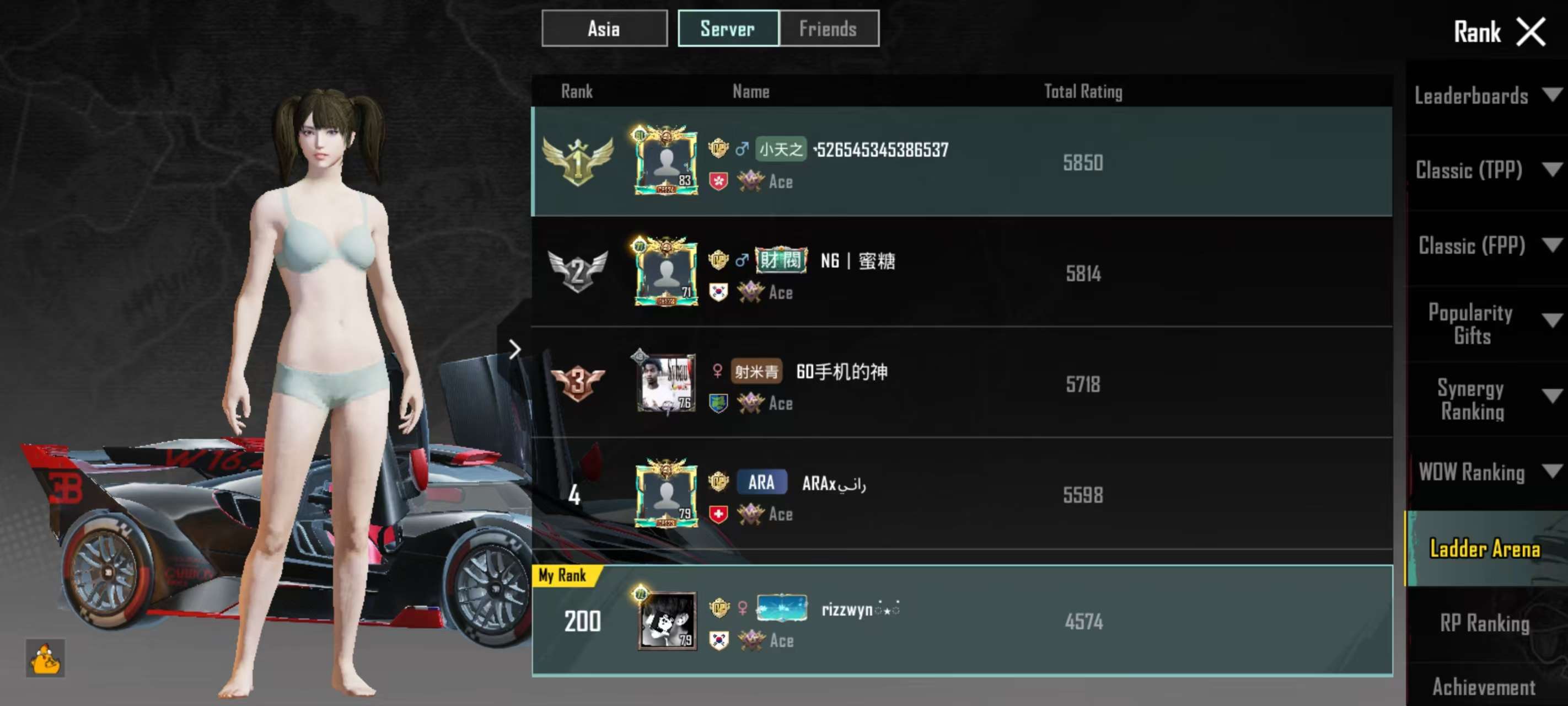This screenshot has width=1568, height=706.
Task: View rank 1 player with 5850 rating
Action: [962, 162]
